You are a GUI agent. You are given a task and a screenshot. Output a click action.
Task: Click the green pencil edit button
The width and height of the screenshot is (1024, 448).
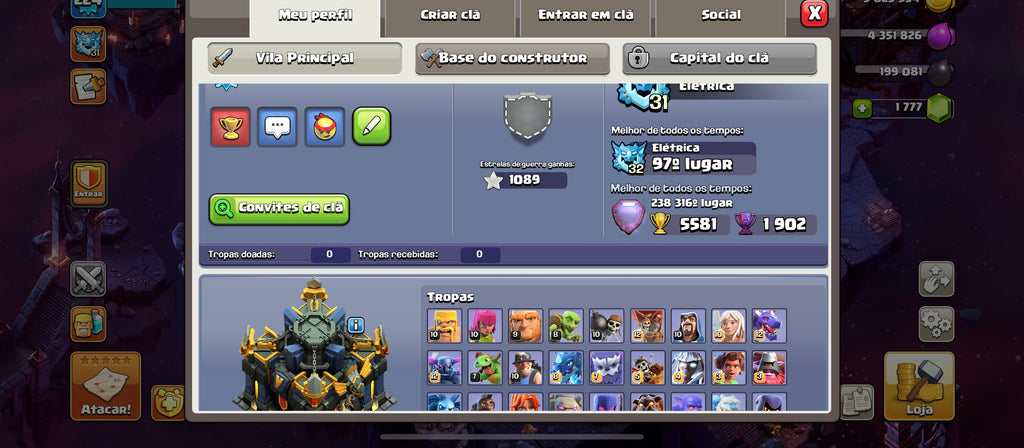point(371,126)
